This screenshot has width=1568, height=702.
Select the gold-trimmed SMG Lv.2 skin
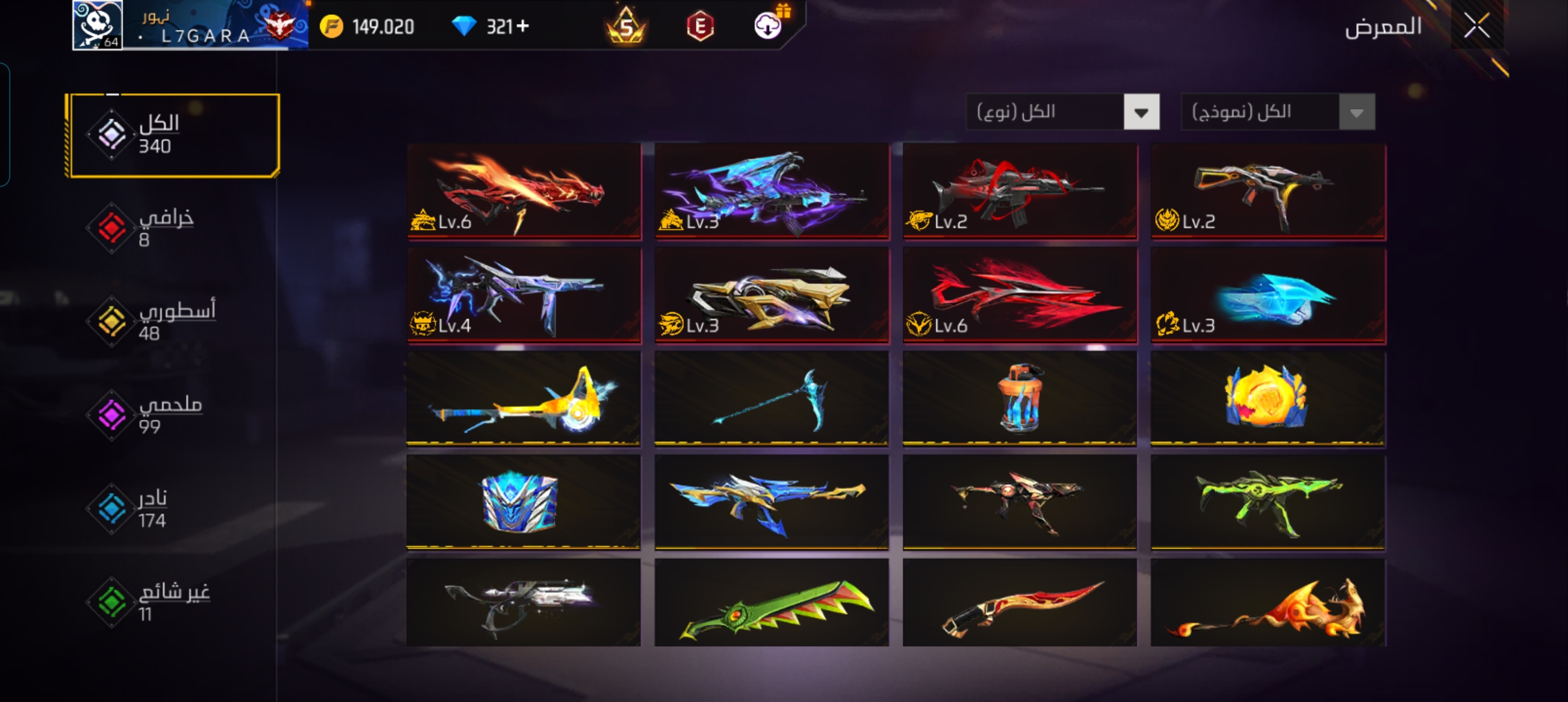tap(1268, 191)
